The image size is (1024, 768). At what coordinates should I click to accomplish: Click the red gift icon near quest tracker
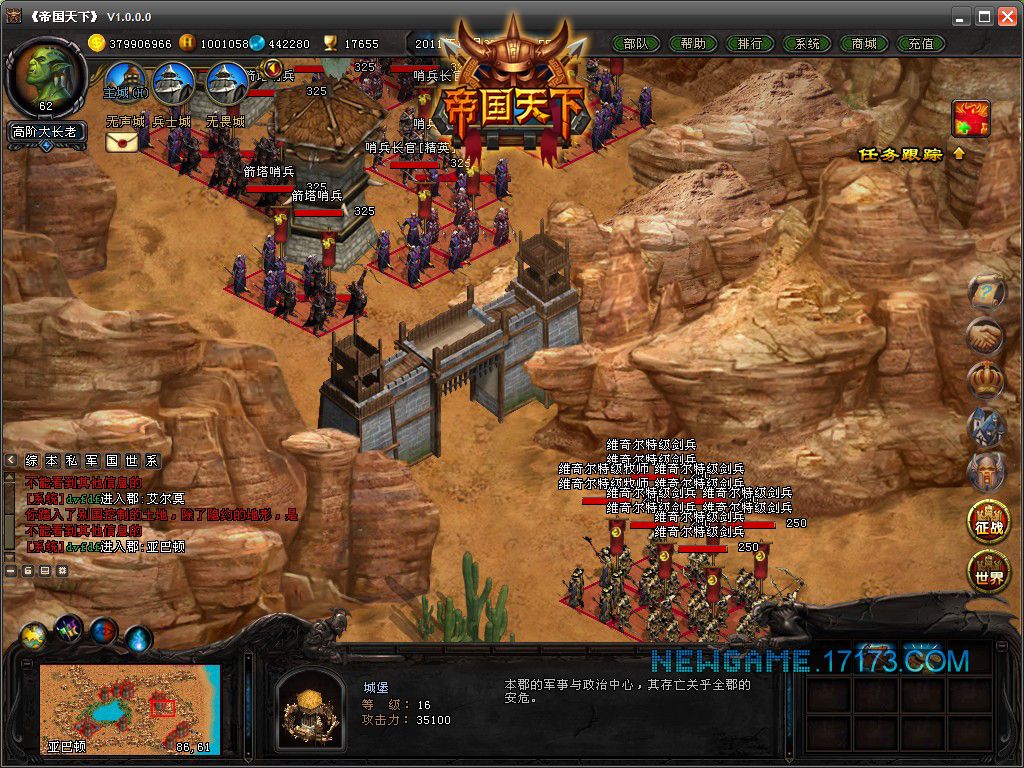coord(970,118)
